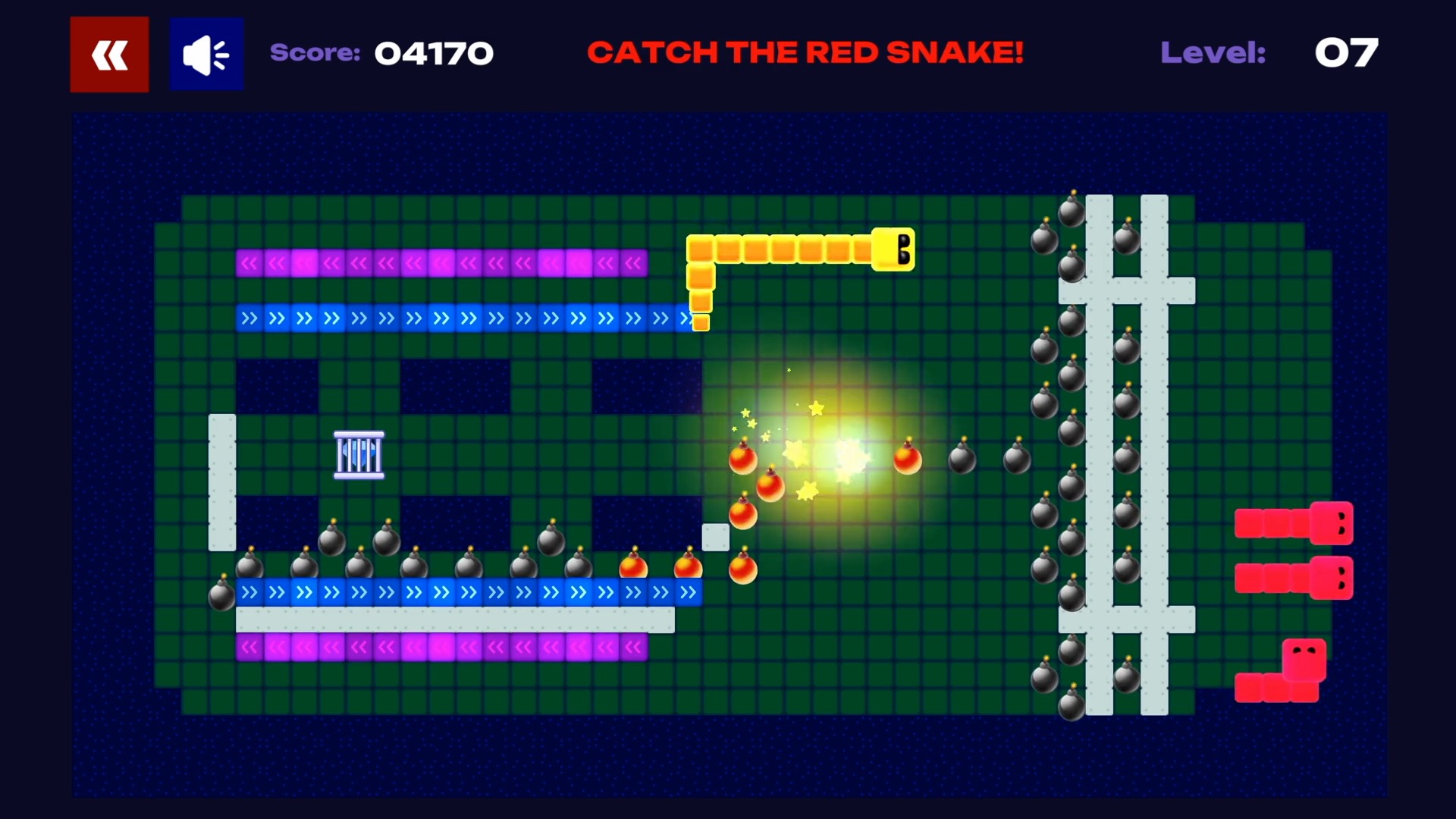This screenshot has height=819, width=1456.
Task: Click the small white block near the bombs
Action: point(715,537)
